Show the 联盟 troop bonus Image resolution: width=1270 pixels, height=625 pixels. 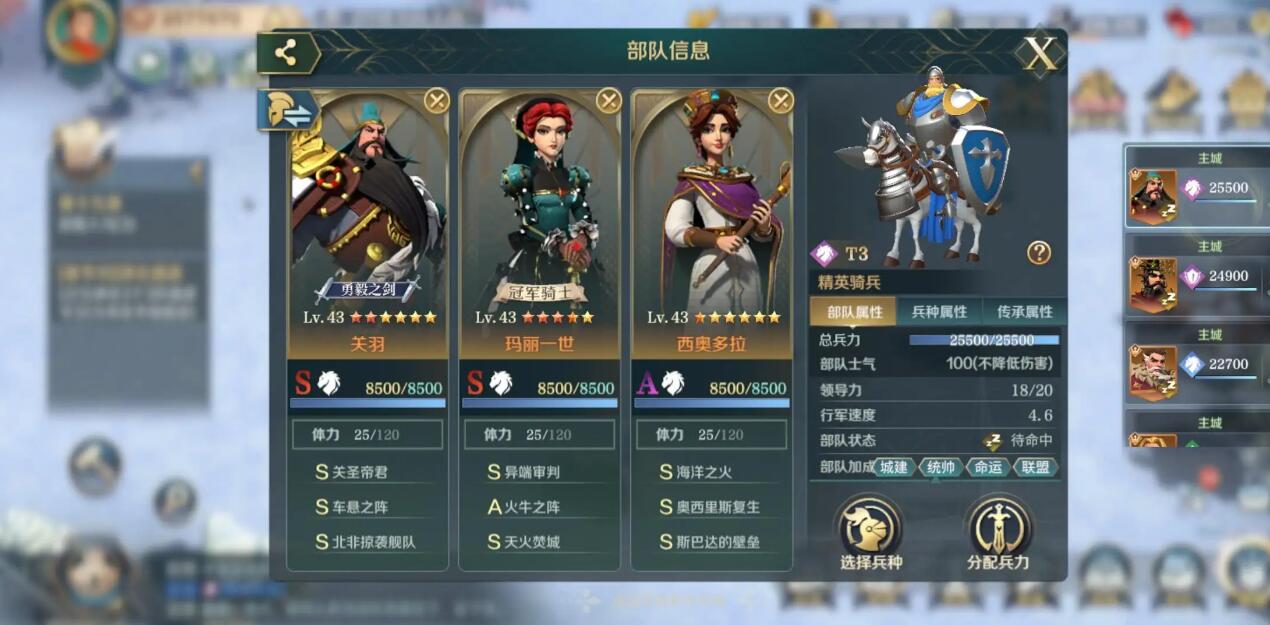pyautogui.click(x=1035, y=467)
